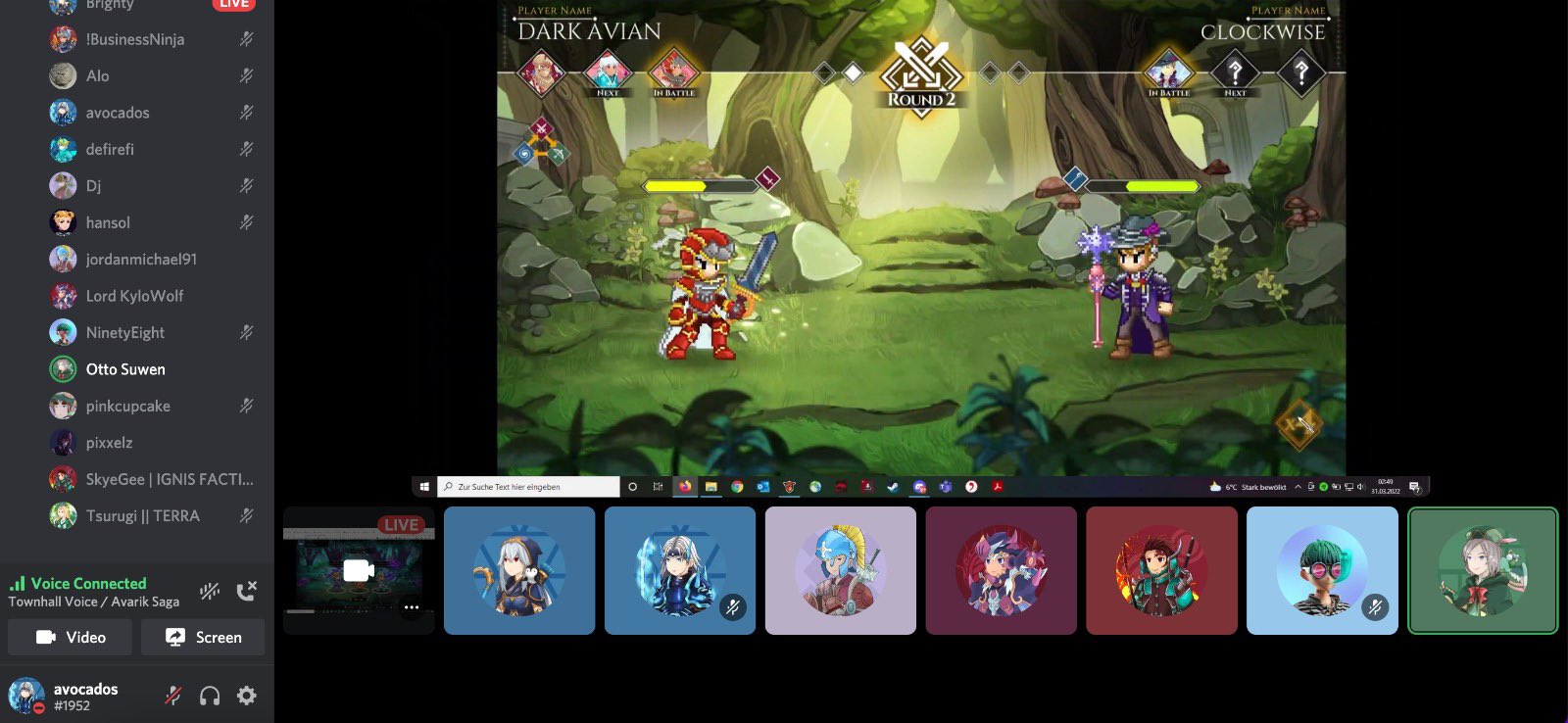
Task: Mute your microphone
Action: pyautogui.click(x=172, y=696)
